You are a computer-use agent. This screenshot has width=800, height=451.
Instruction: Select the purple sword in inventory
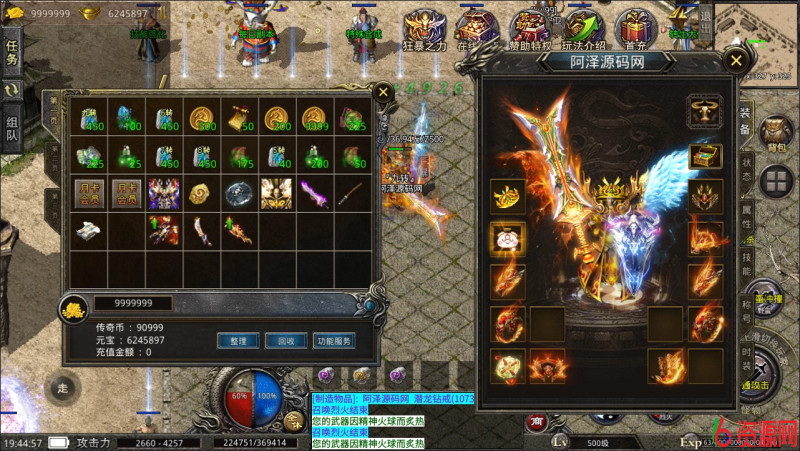[314, 192]
